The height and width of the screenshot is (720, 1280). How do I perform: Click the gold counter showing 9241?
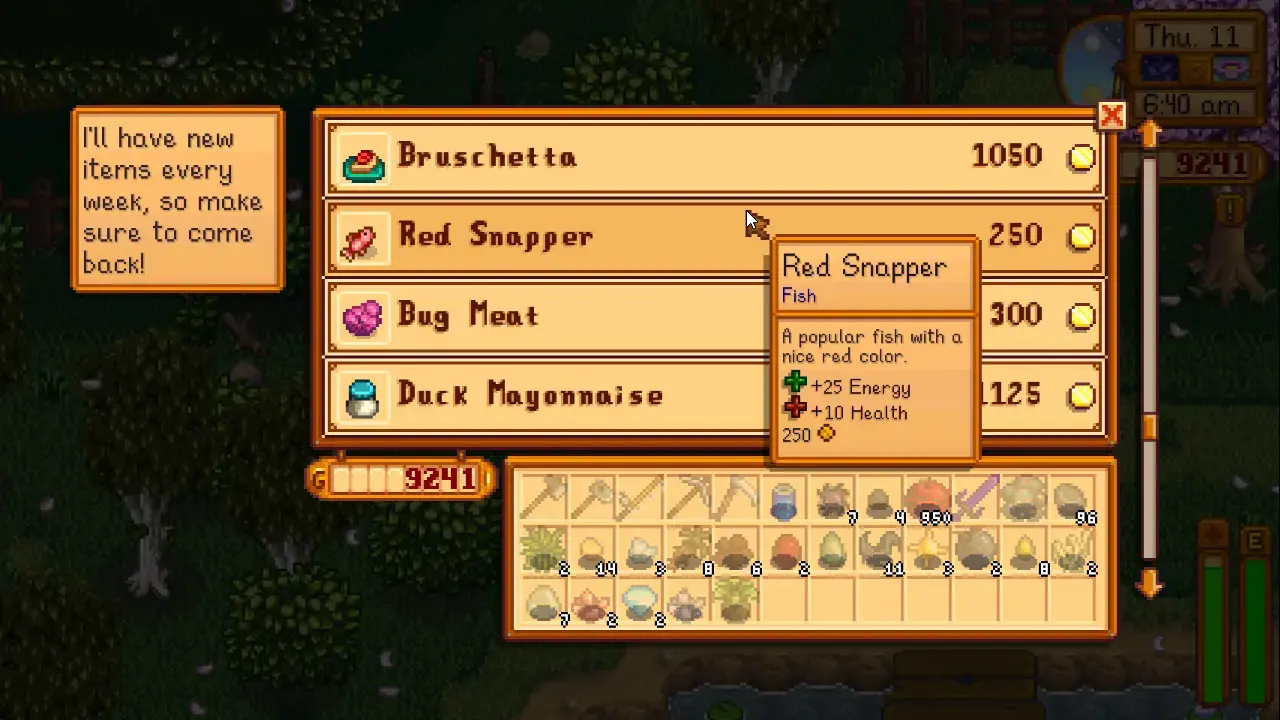tap(399, 479)
